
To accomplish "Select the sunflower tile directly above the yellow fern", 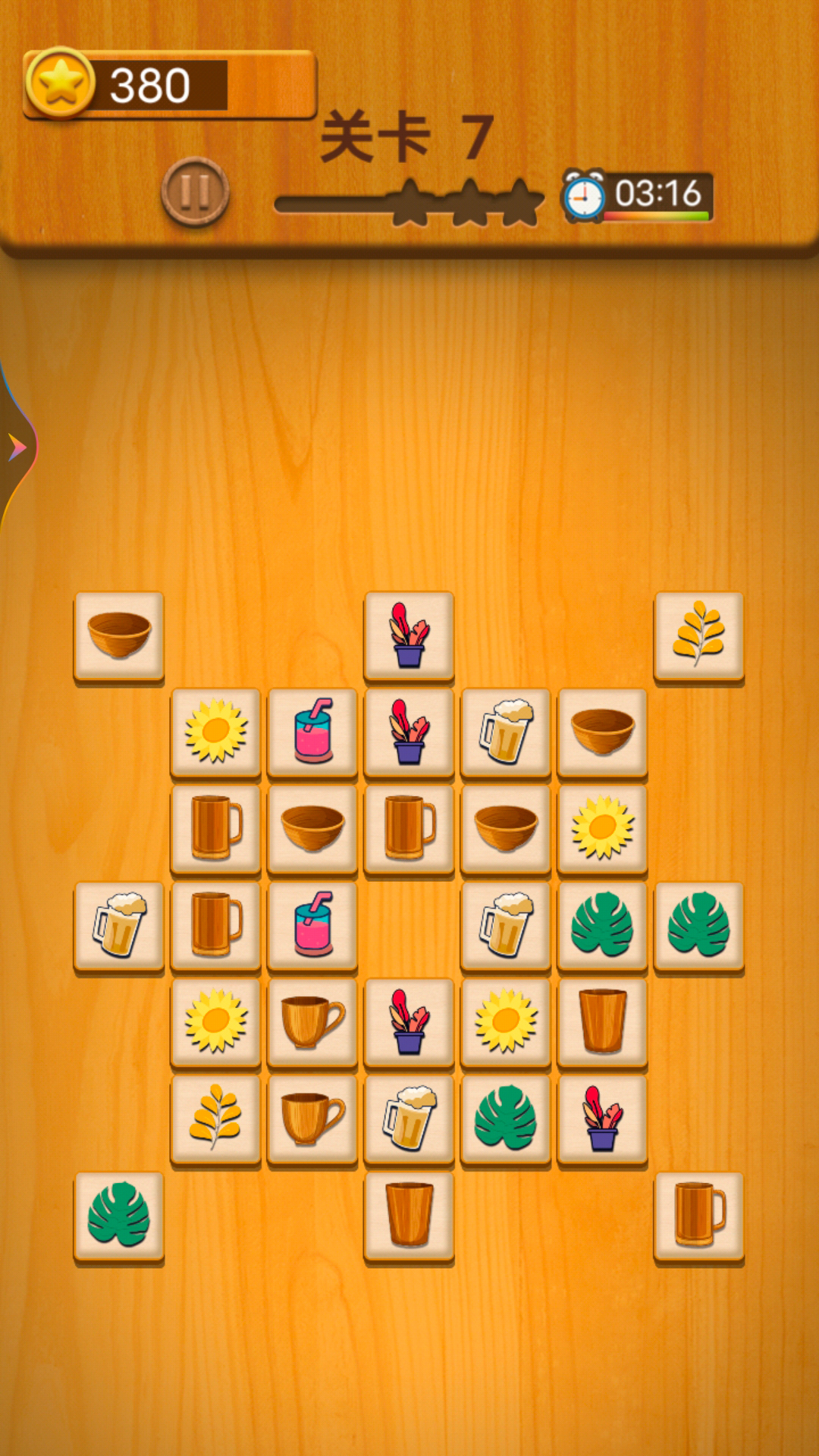I will point(215,1021).
